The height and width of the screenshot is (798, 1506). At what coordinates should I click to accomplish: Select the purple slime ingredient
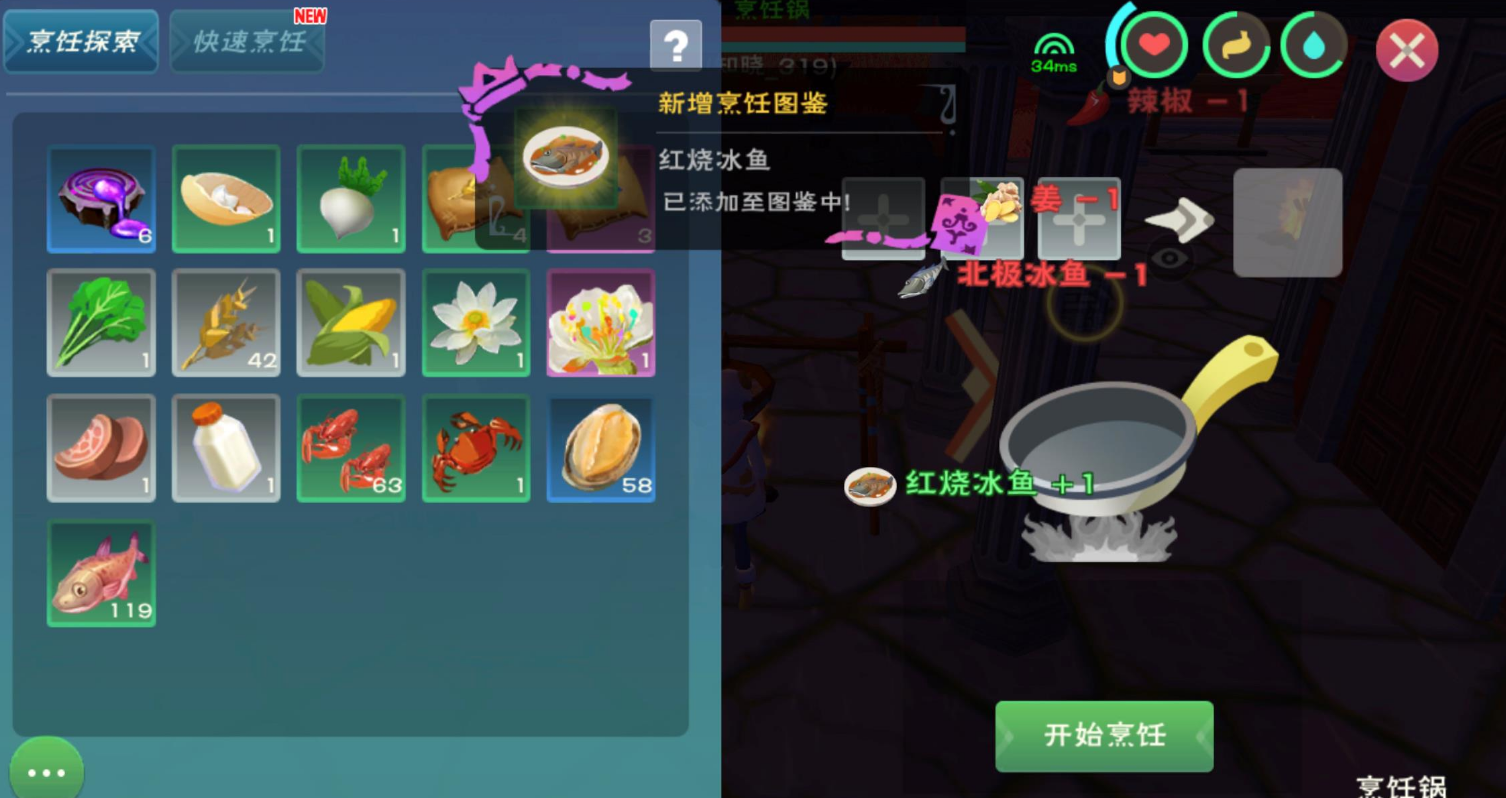coord(101,198)
